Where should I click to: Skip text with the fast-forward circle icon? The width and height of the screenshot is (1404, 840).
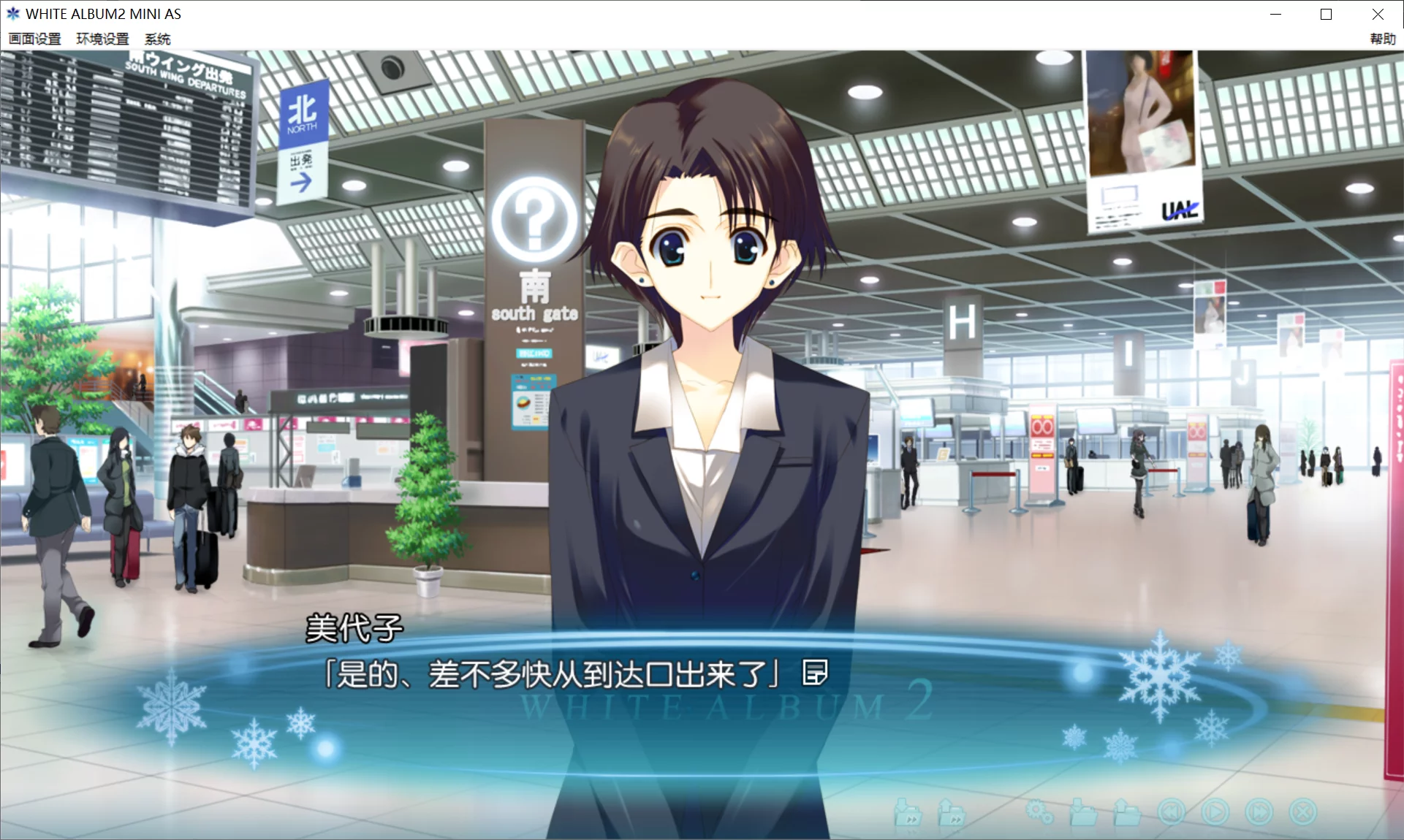tap(1259, 811)
